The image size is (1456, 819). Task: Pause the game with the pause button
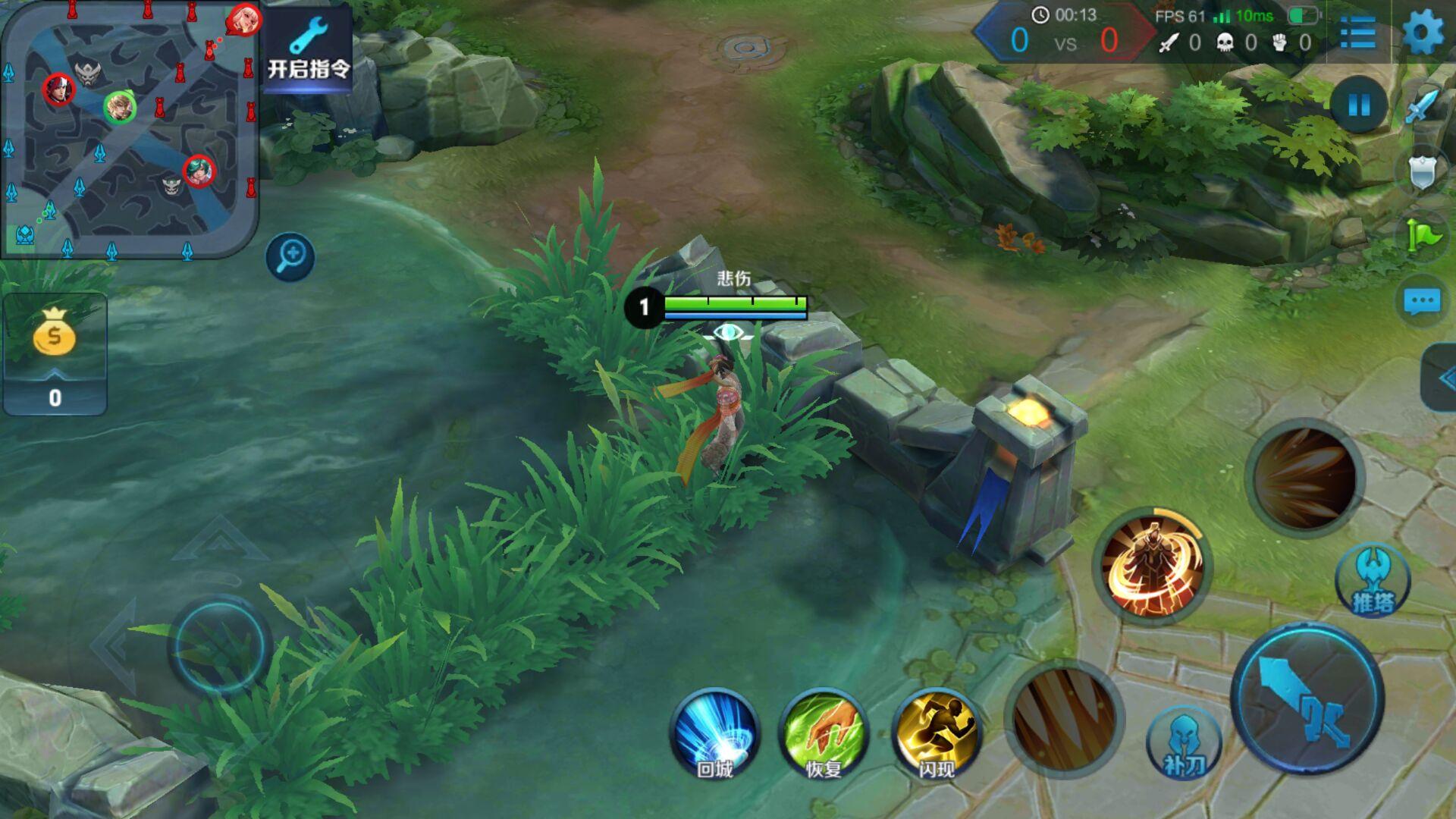(1358, 105)
